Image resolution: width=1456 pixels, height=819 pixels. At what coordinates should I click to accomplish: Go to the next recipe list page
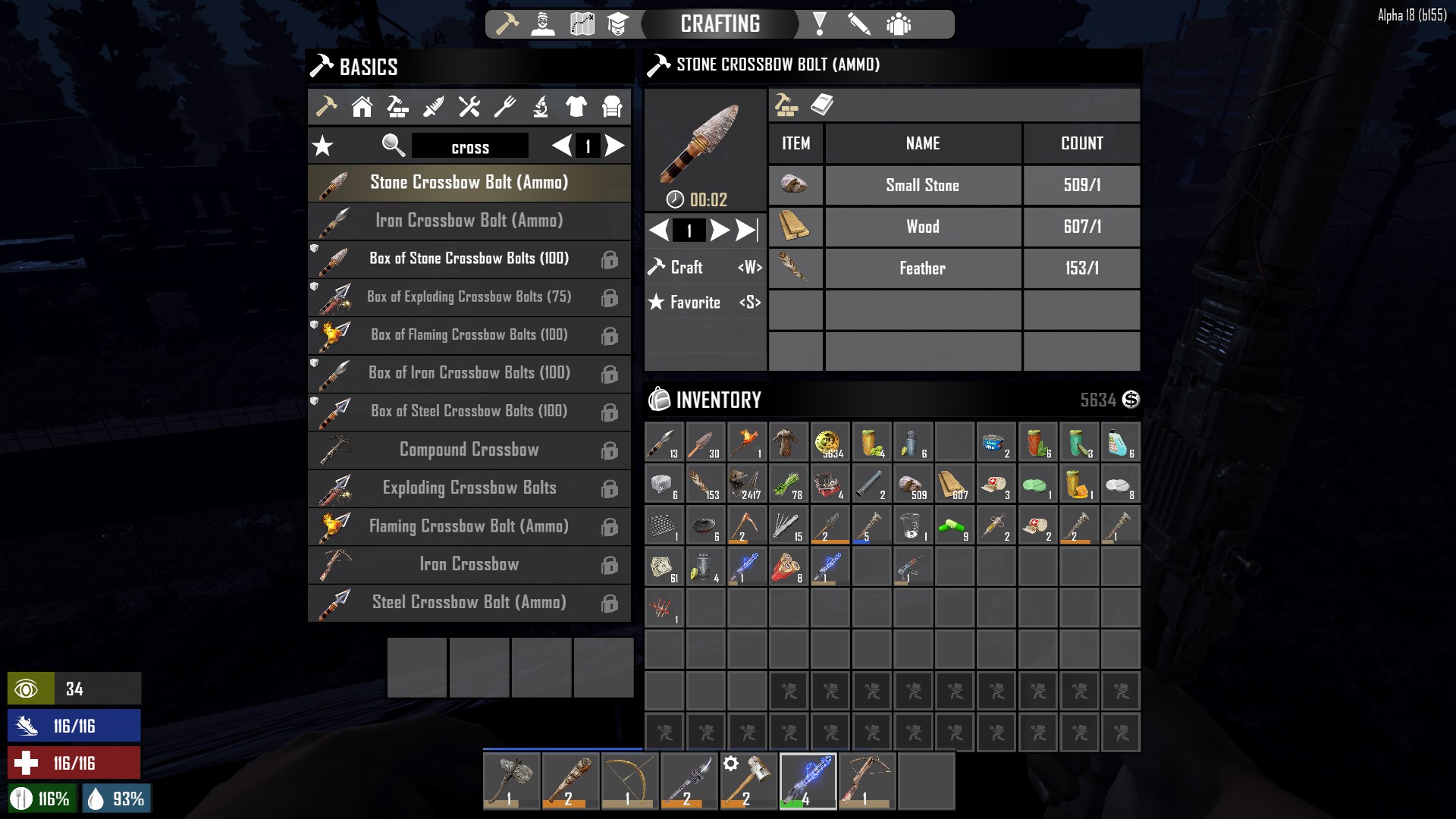click(x=615, y=146)
